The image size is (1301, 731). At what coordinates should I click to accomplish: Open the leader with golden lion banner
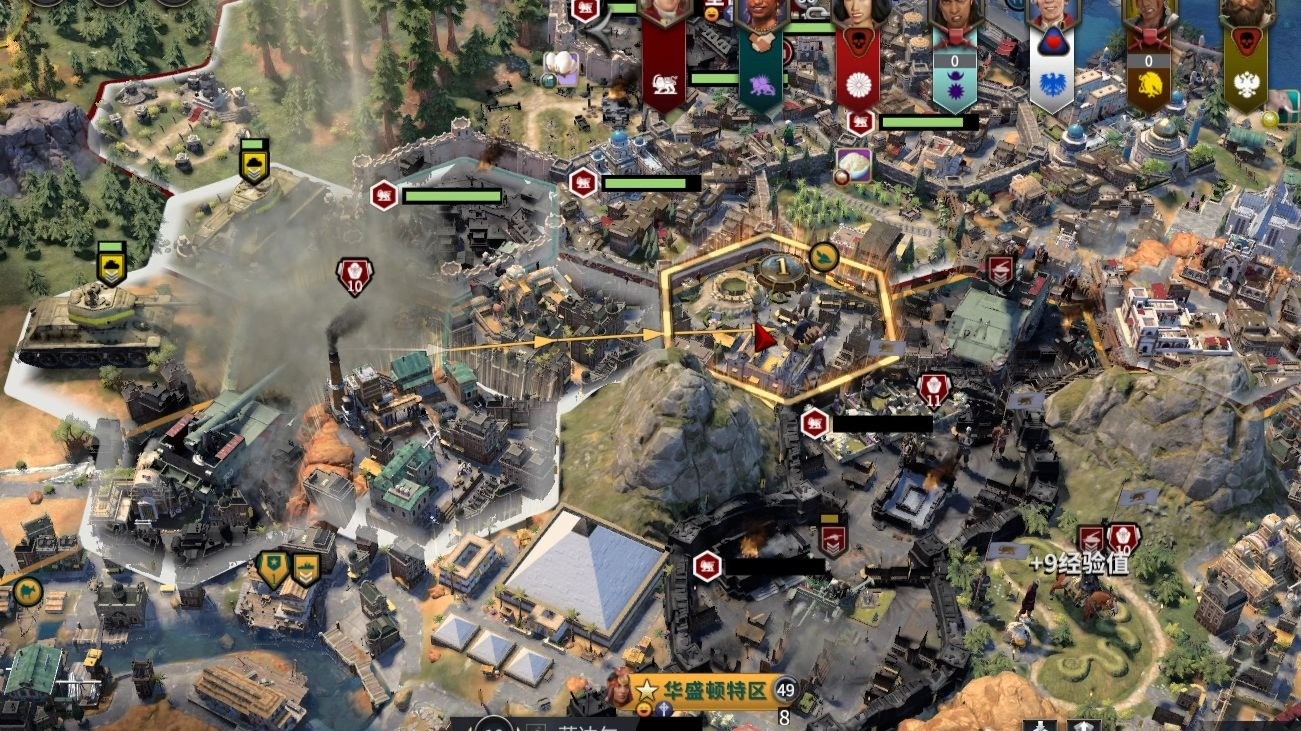click(x=1148, y=70)
